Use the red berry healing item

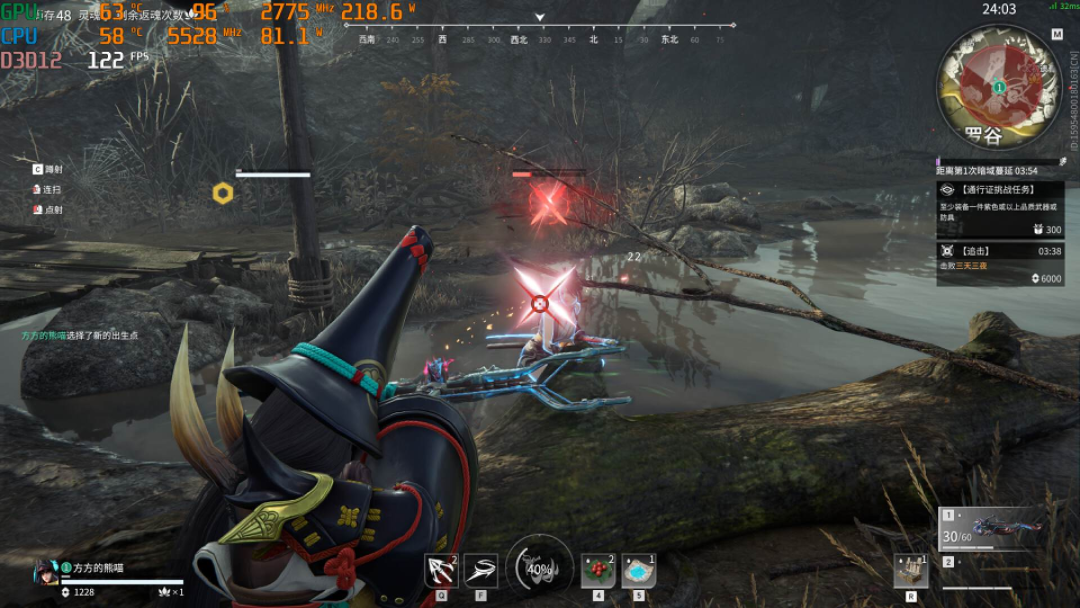pos(598,571)
